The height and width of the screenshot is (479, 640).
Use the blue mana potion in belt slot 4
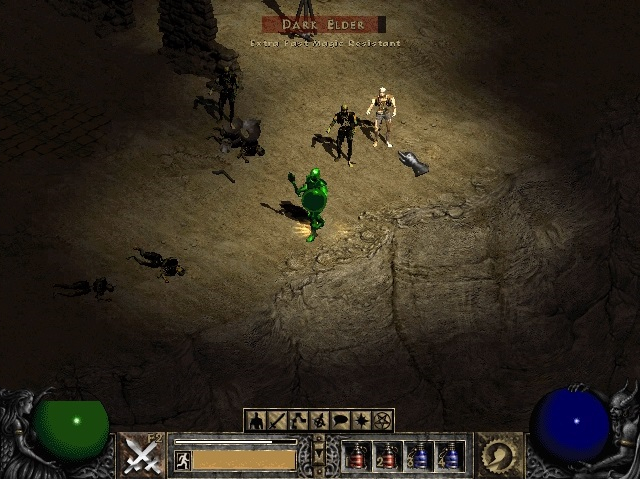click(x=449, y=456)
